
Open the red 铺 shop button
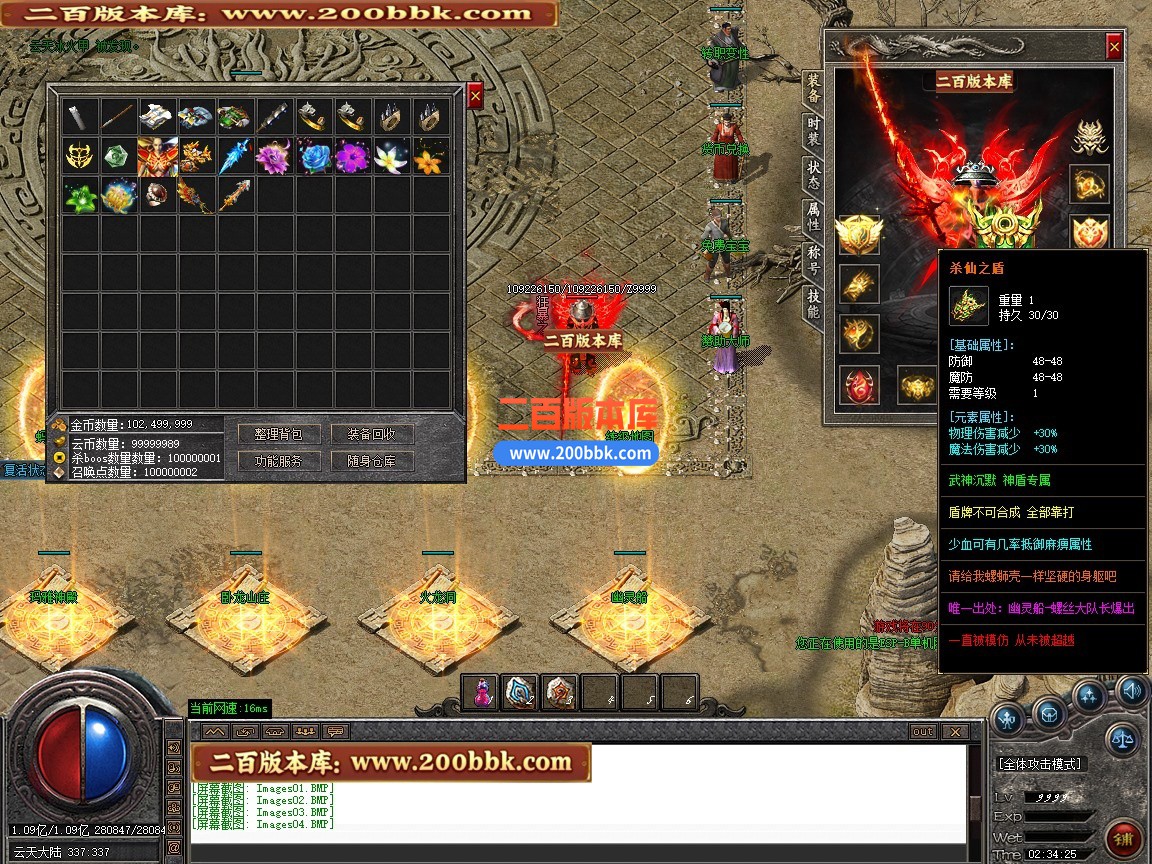click(x=1123, y=838)
